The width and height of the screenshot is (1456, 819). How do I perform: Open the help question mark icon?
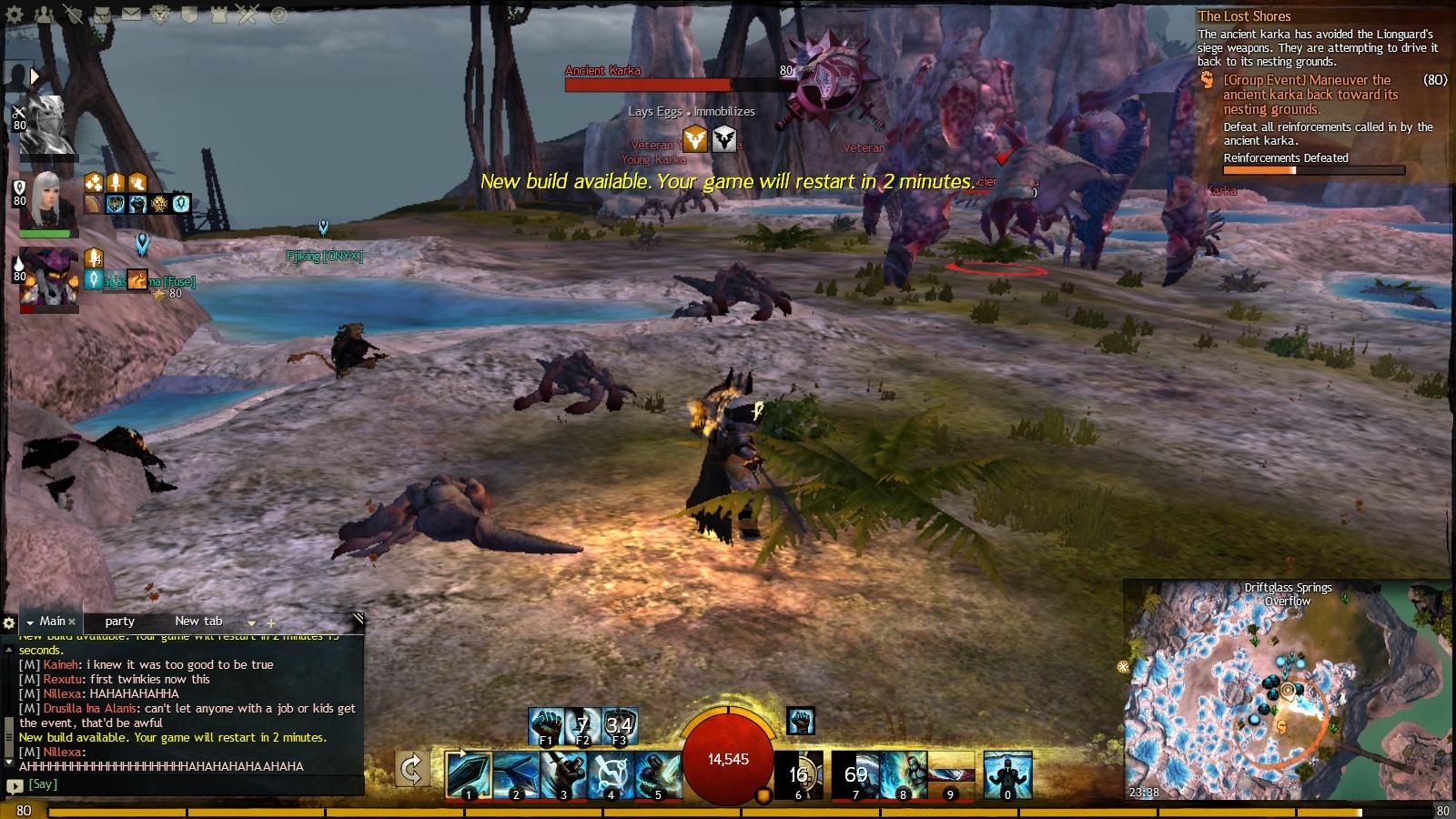[x=278, y=15]
